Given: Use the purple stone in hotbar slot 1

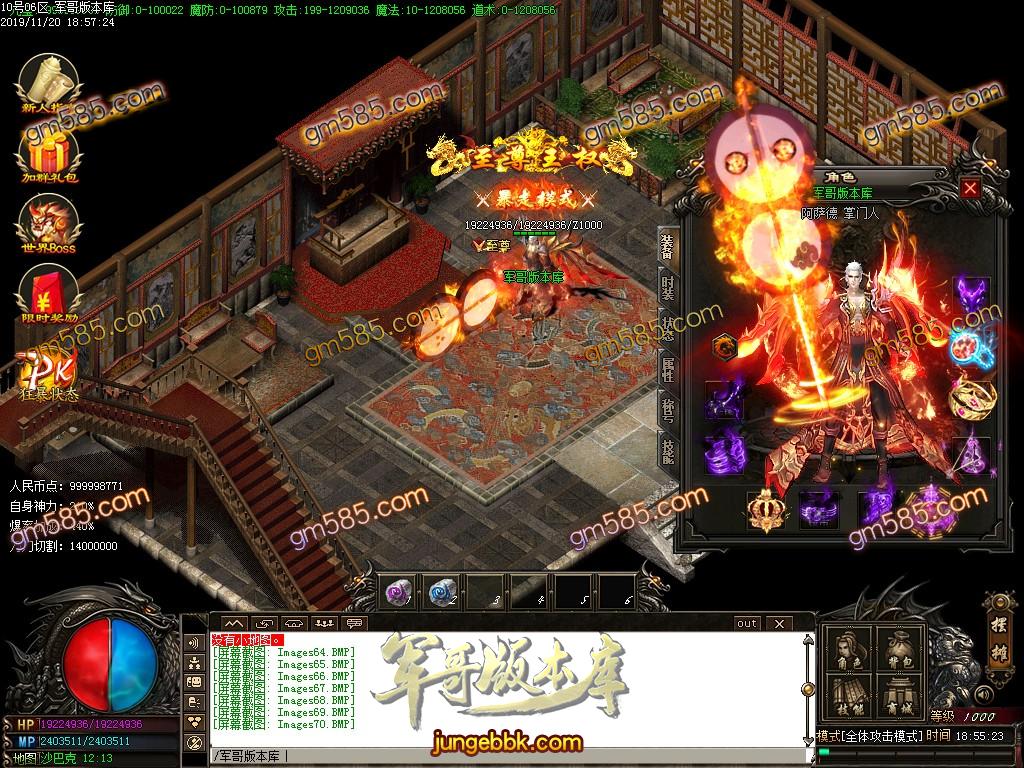Looking at the screenshot, I should pos(399,592).
